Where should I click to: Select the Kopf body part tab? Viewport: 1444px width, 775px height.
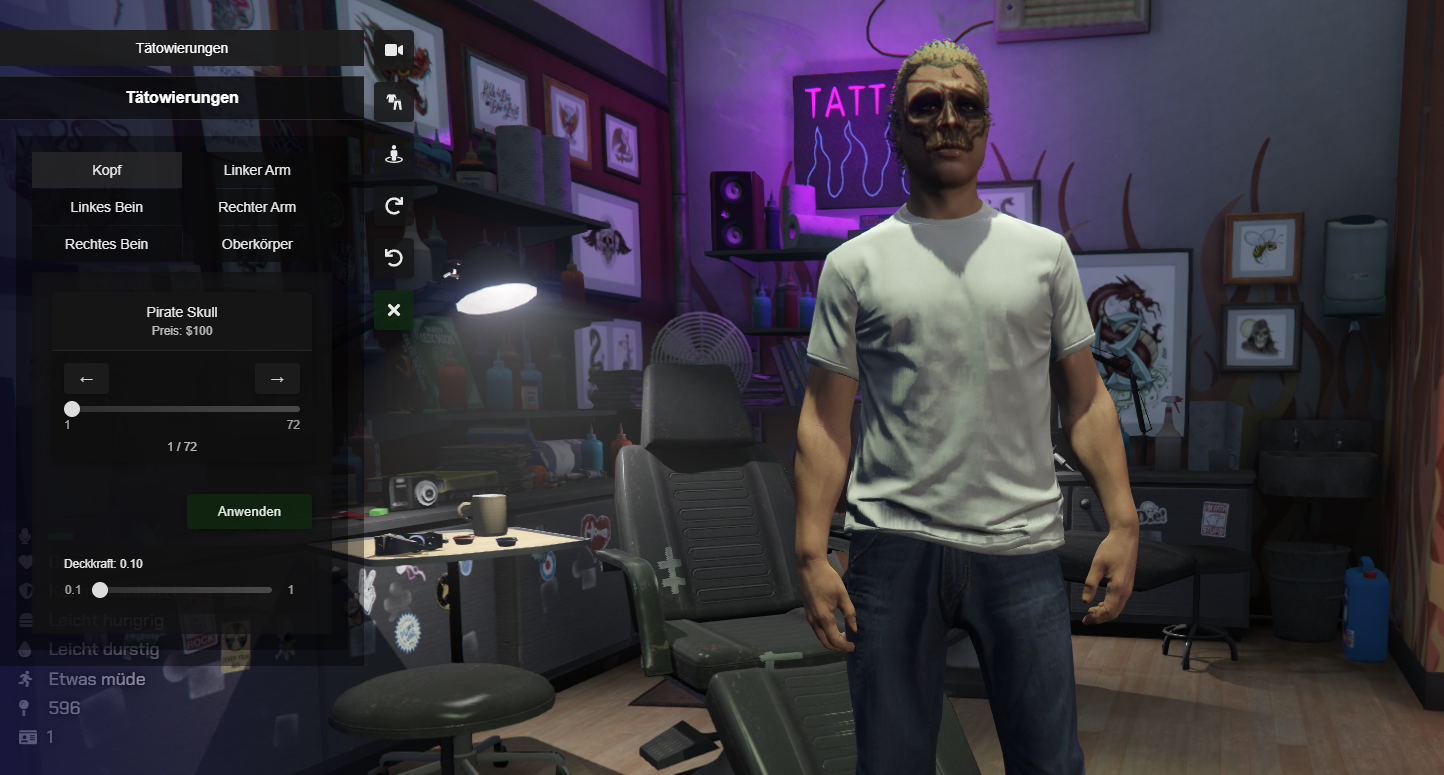click(x=107, y=170)
